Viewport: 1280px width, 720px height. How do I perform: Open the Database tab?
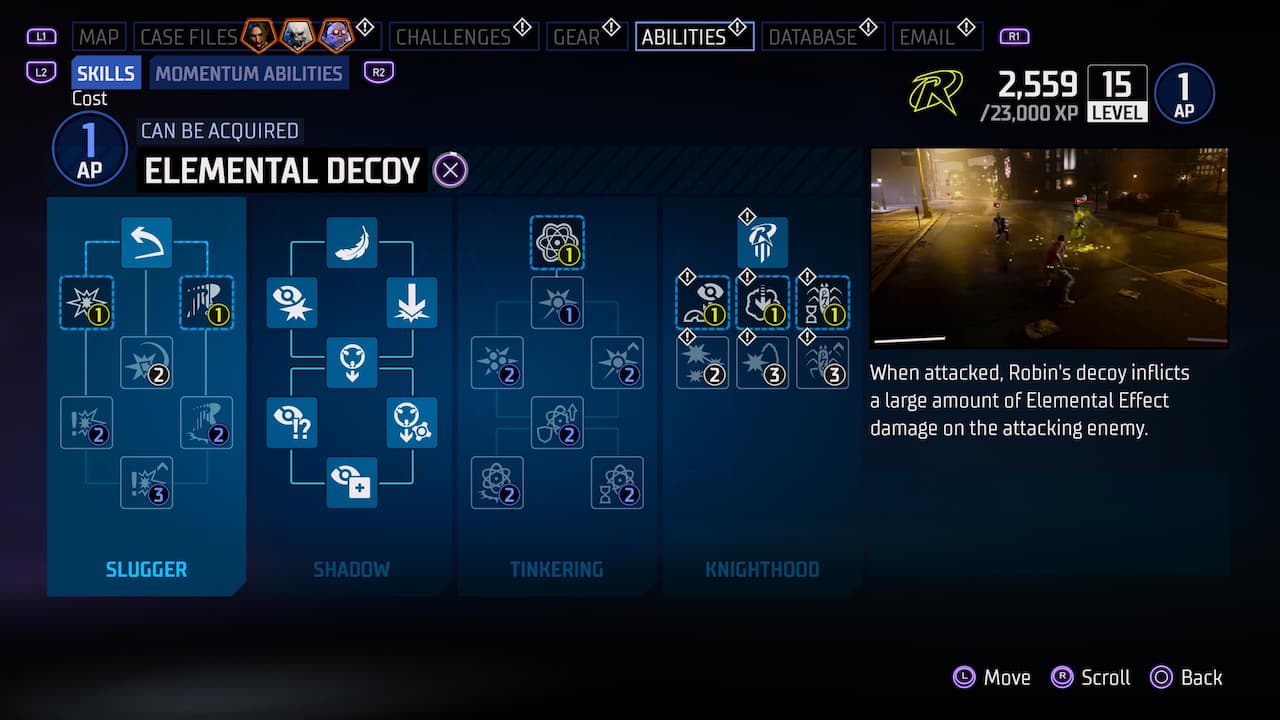[x=812, y=37]
